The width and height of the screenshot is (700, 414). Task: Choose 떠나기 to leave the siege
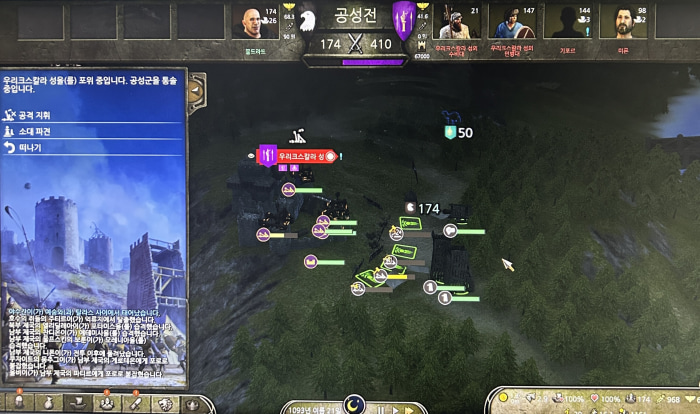(x=30, y=147)
